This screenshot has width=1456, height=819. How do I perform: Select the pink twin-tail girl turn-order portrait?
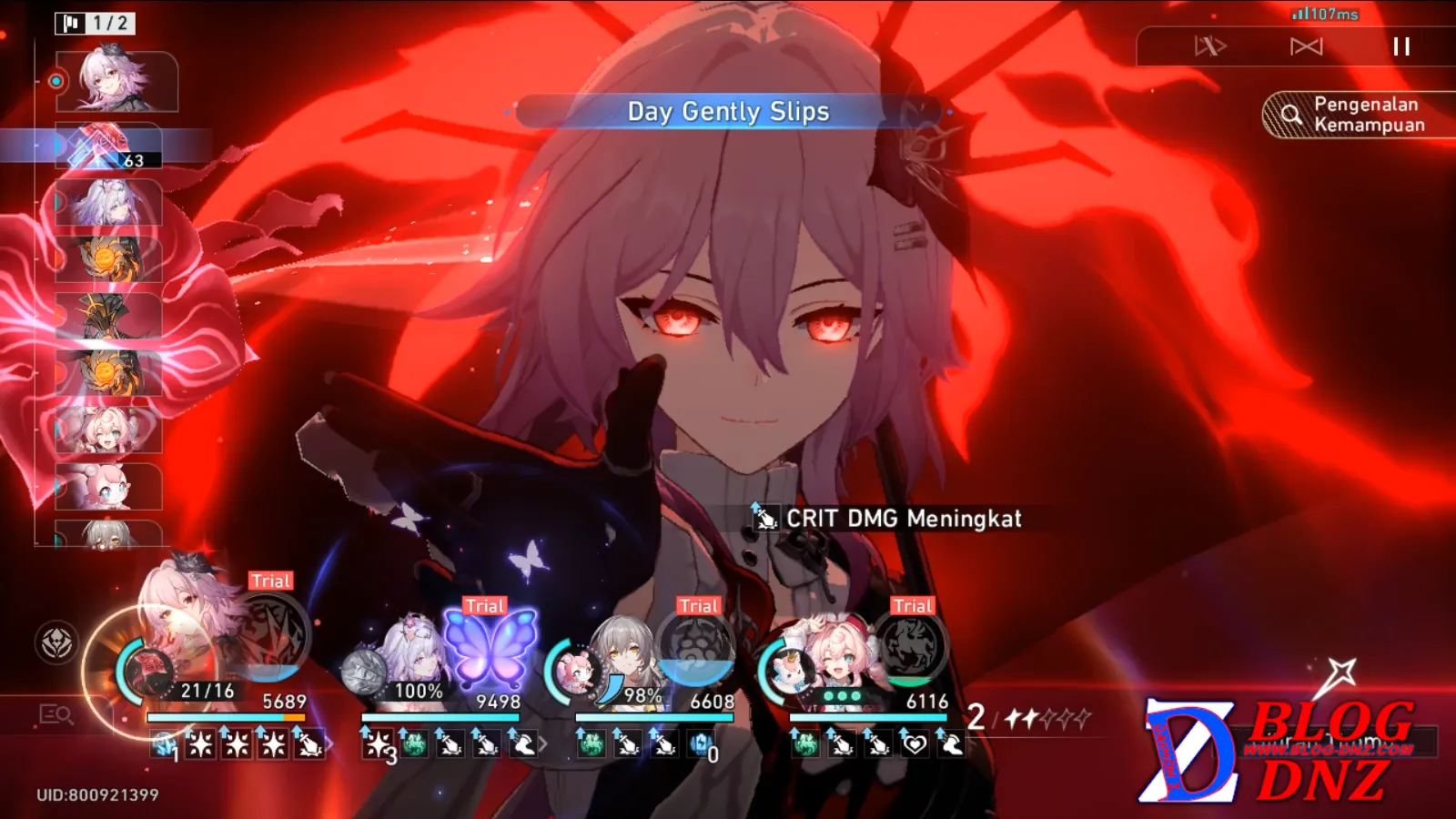coord(108,430)
